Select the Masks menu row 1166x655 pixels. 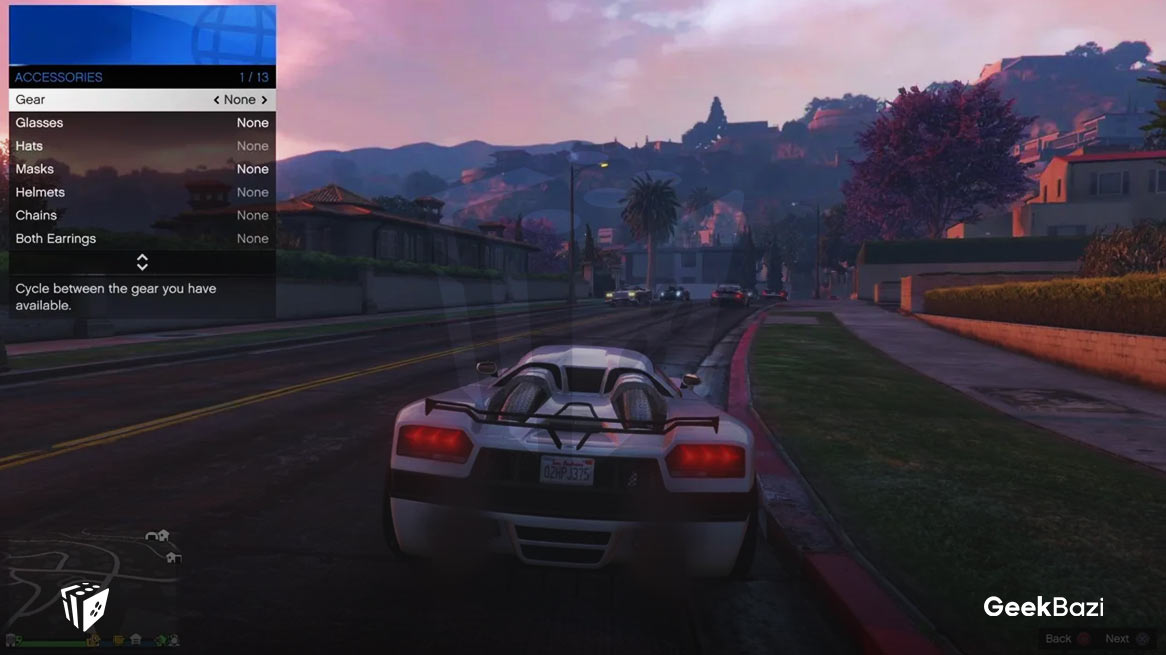(141, 169)
